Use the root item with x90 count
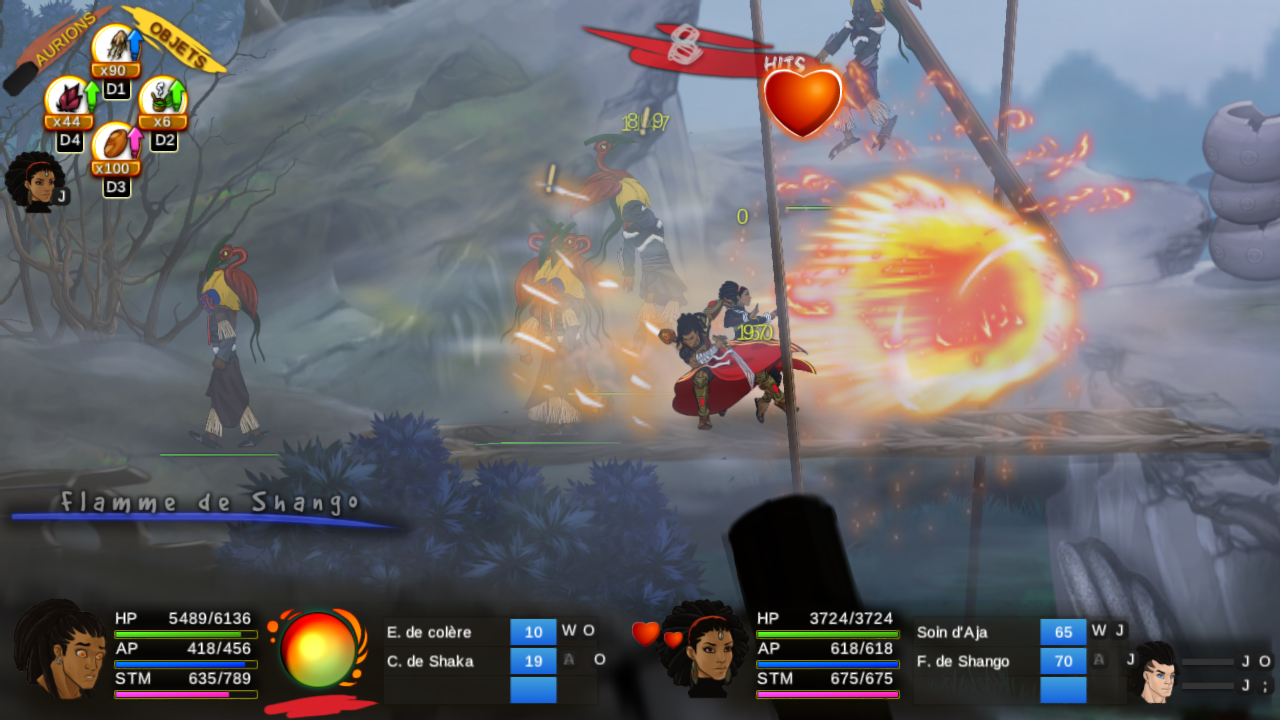The width and height of the screenshot is (1280, 720). pyautogui.click(x=114, y=47)
